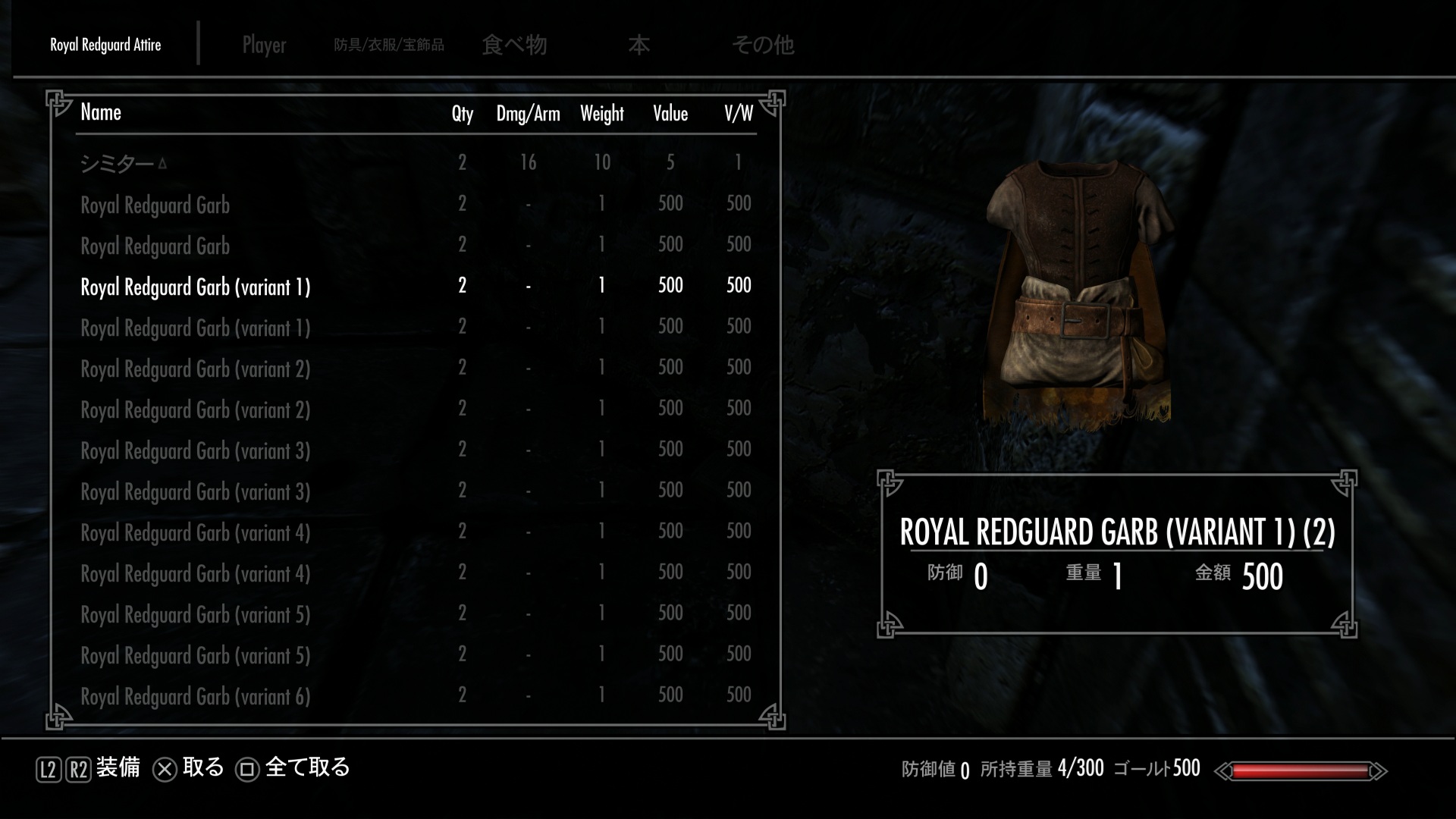Open the その他 misc category
1456x819 pixels.
tap(763, 45)
